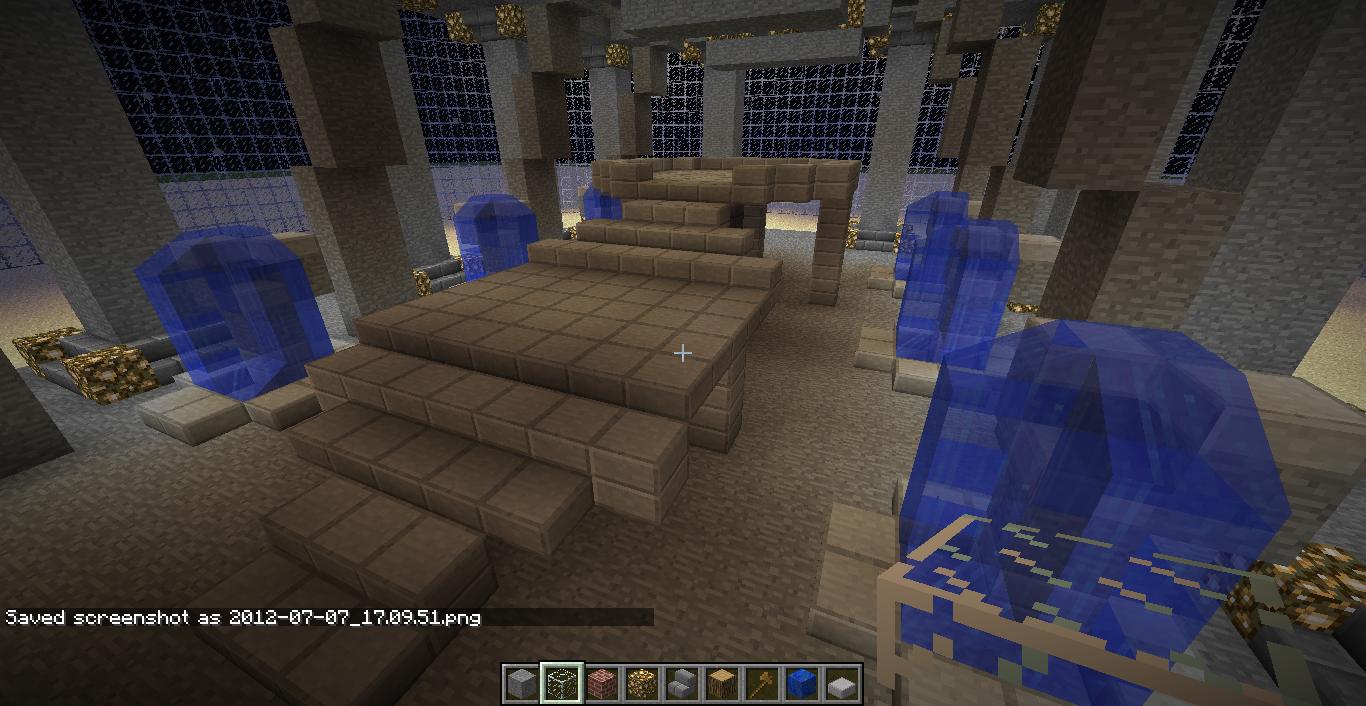The image size is (1366, 706).
Task: Select the wood log block slot
Action: 721,684
